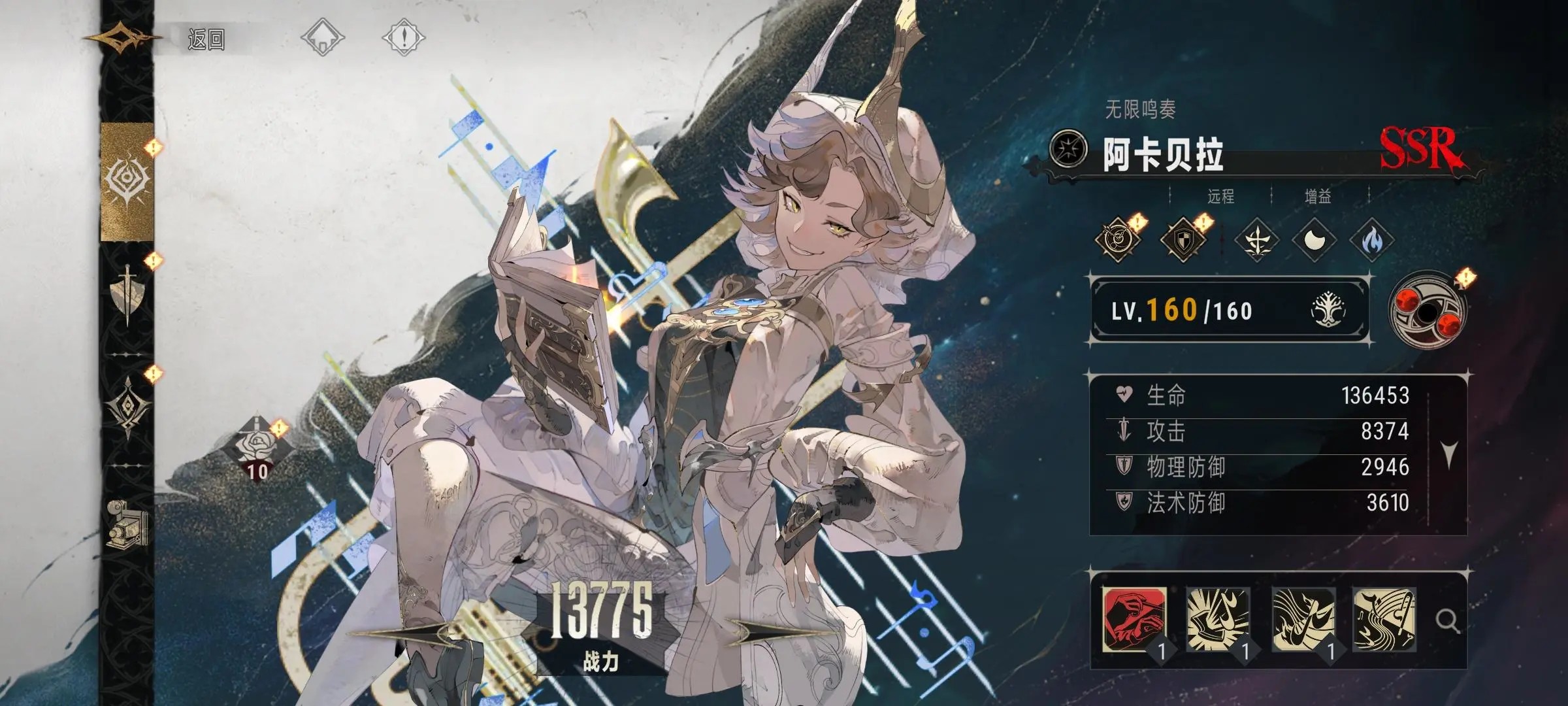Open the exclamation info icon
This screenshot has width=1568, height=706.
(403, 37)
